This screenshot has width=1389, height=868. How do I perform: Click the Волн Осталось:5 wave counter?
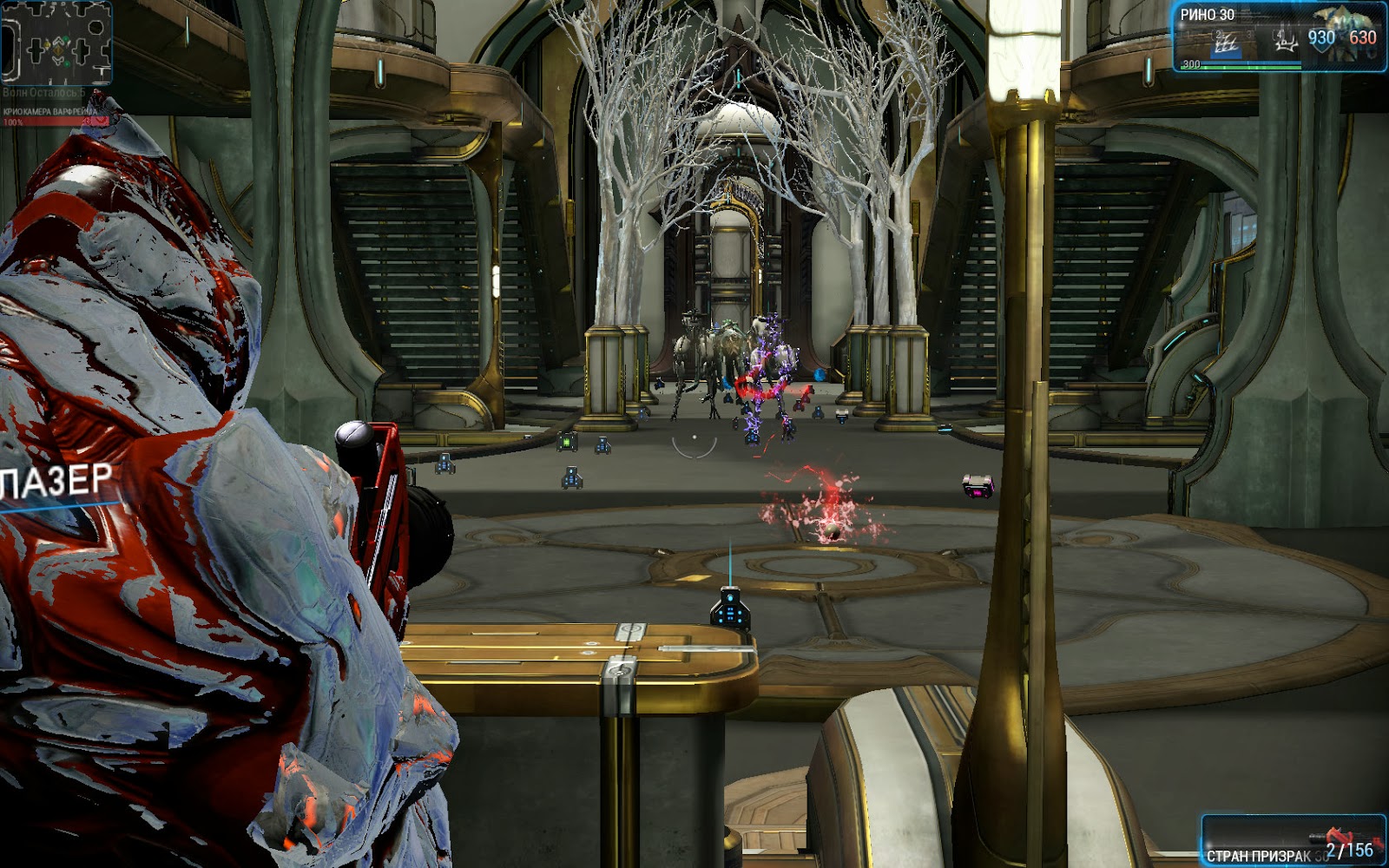pyautogui.click(x=43, y=91)
